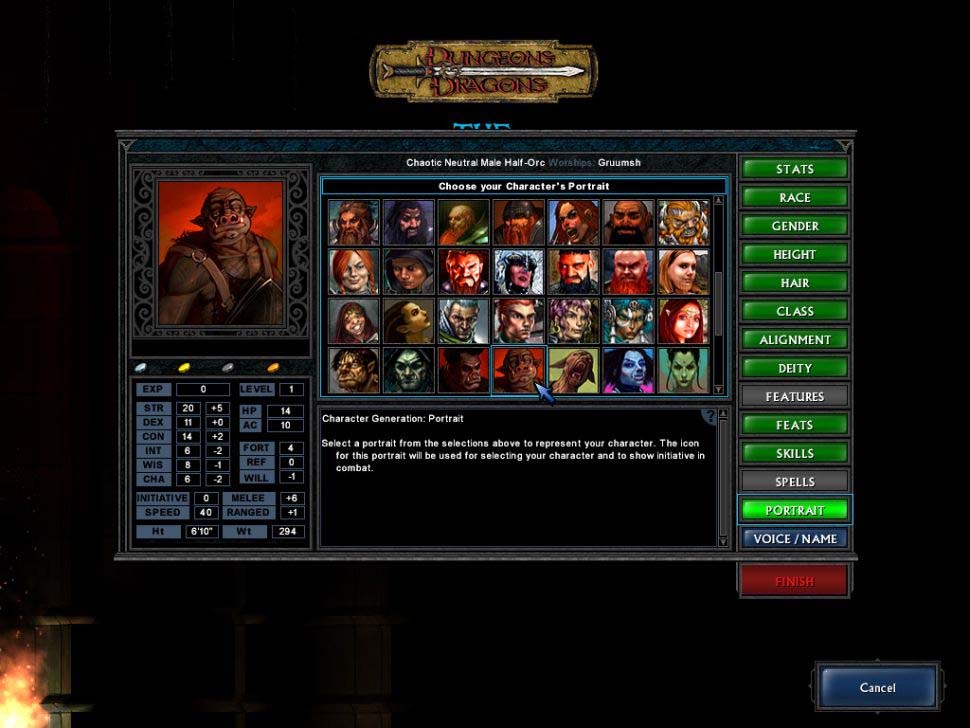Choose the Class step
Image resolution: width=970 pixels, height=728 pixels.
coord(795,311)
